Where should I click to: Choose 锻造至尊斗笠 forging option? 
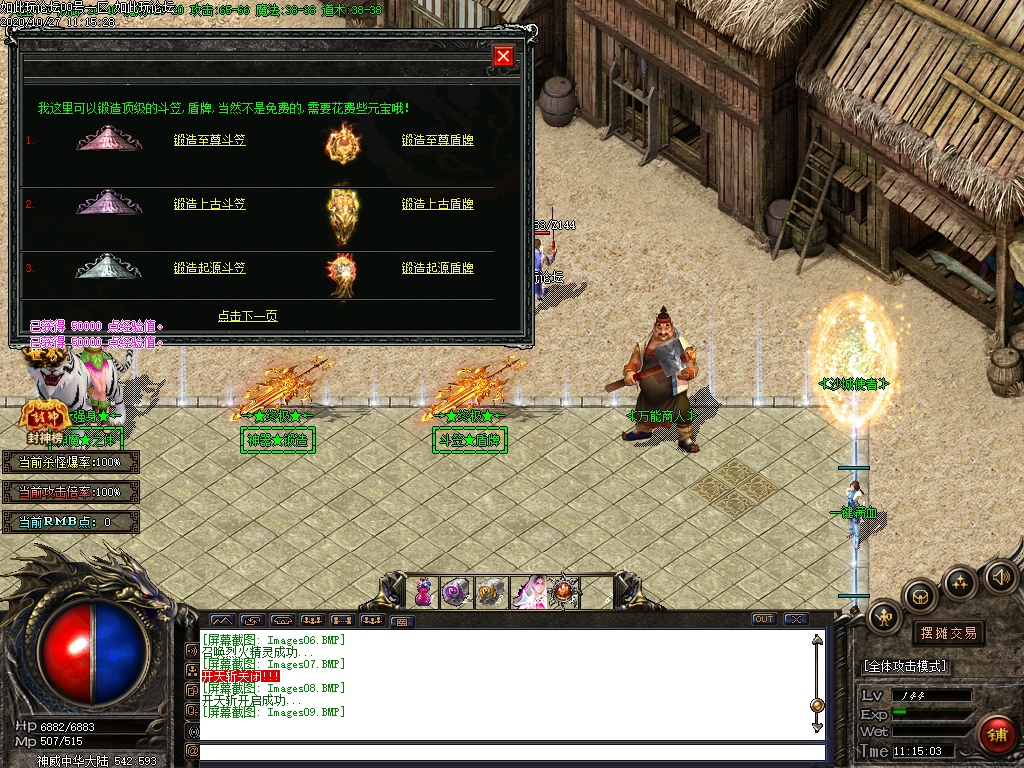click(x=209, y=141)
